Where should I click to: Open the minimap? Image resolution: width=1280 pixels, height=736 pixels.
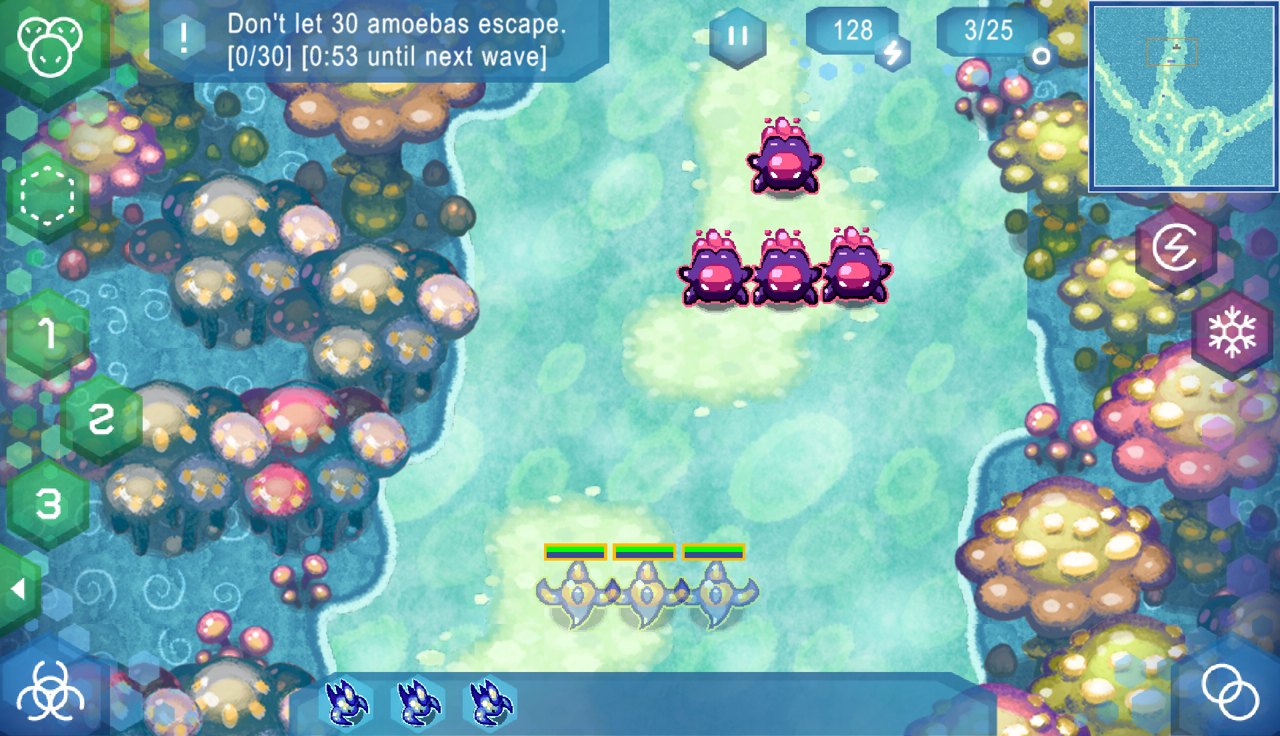point(1183,96)
